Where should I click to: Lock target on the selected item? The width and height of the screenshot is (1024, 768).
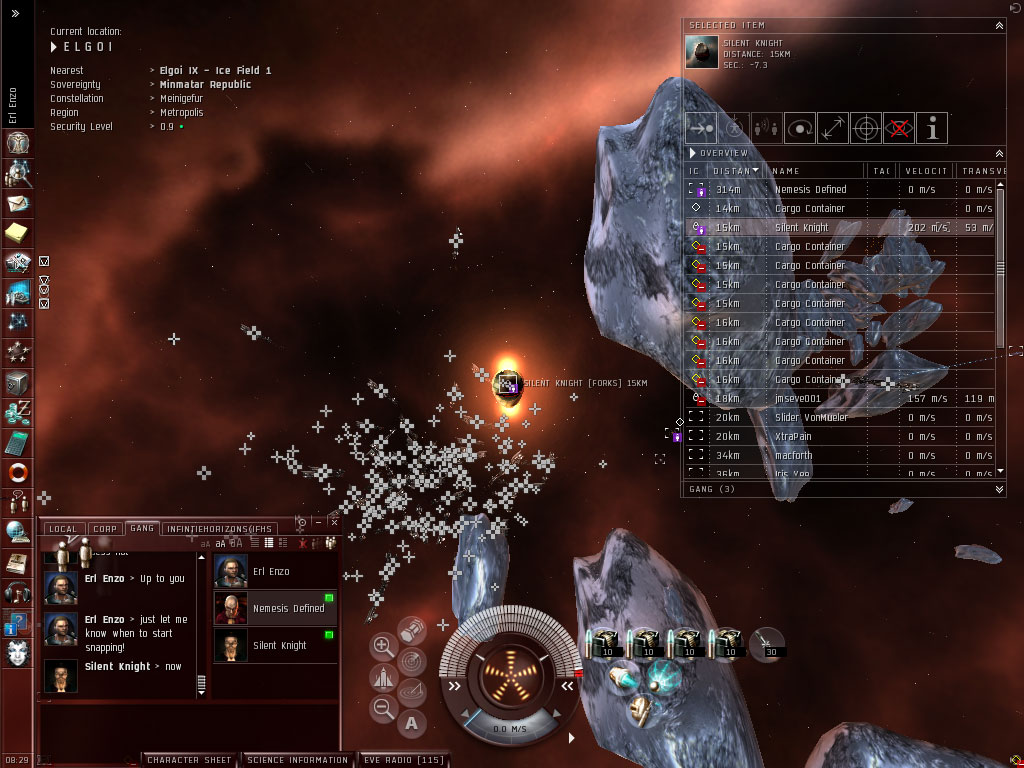pyautogui.click(x=866, y=127)
